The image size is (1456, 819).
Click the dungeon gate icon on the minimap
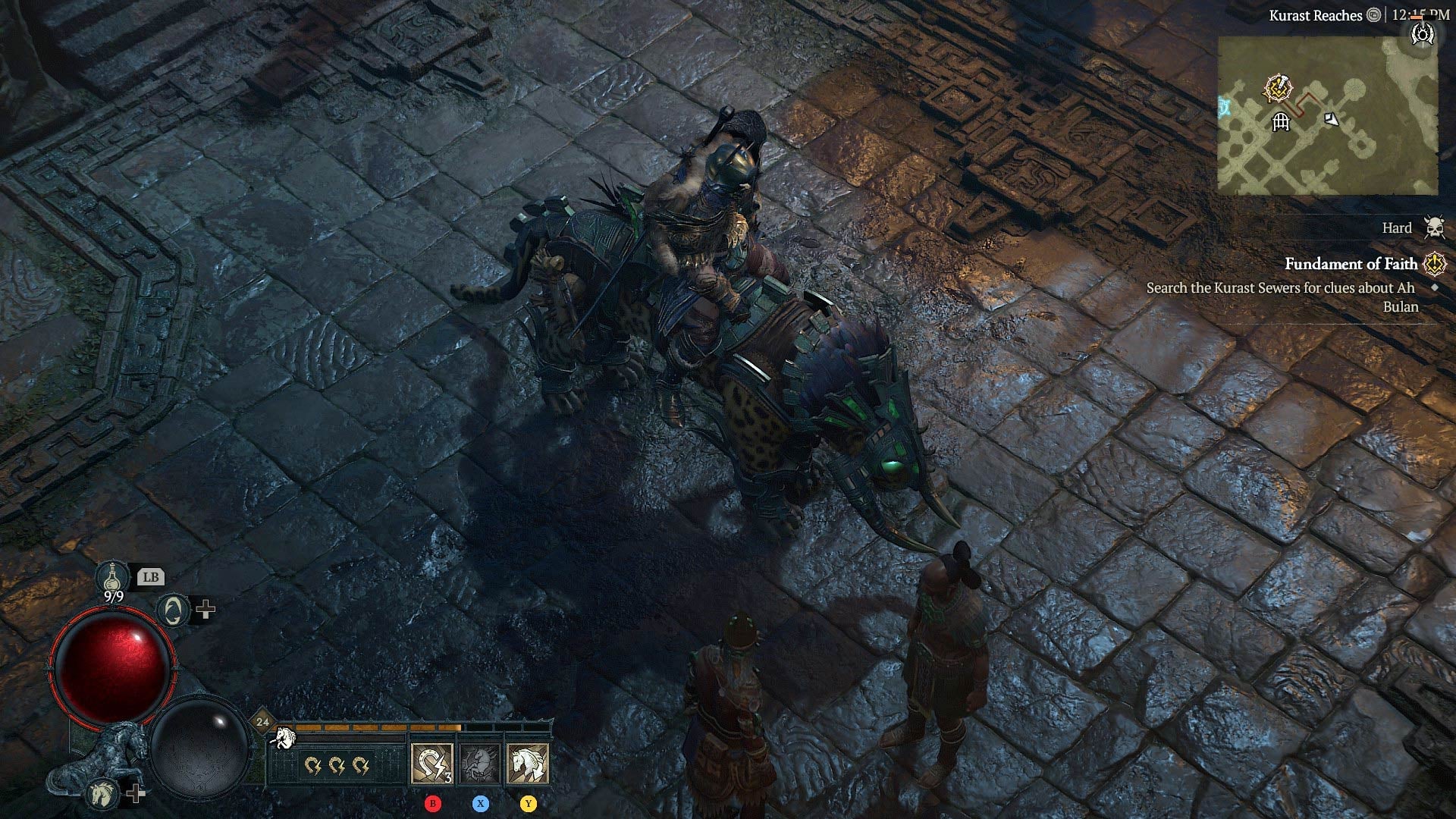(1281, 122)
